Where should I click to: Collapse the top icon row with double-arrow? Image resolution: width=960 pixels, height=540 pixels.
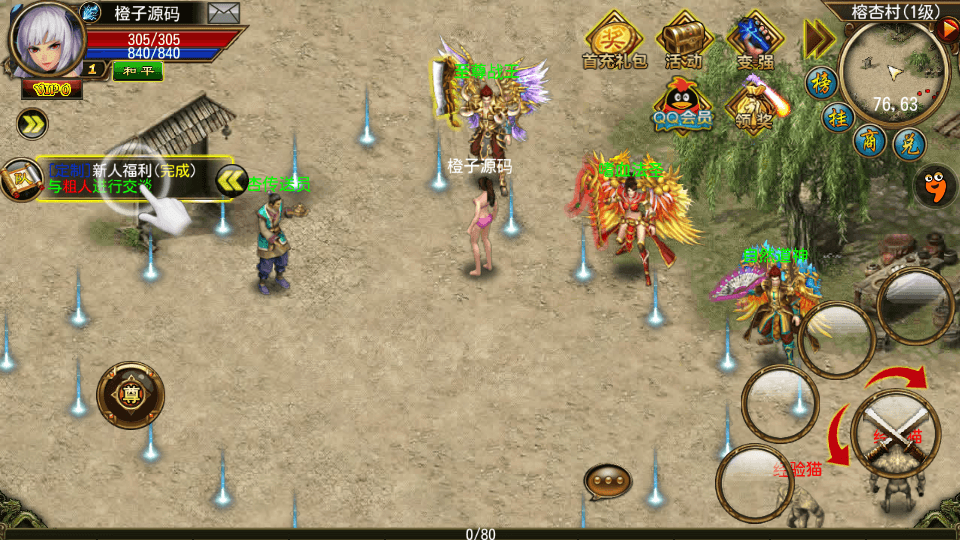point(819,39)
